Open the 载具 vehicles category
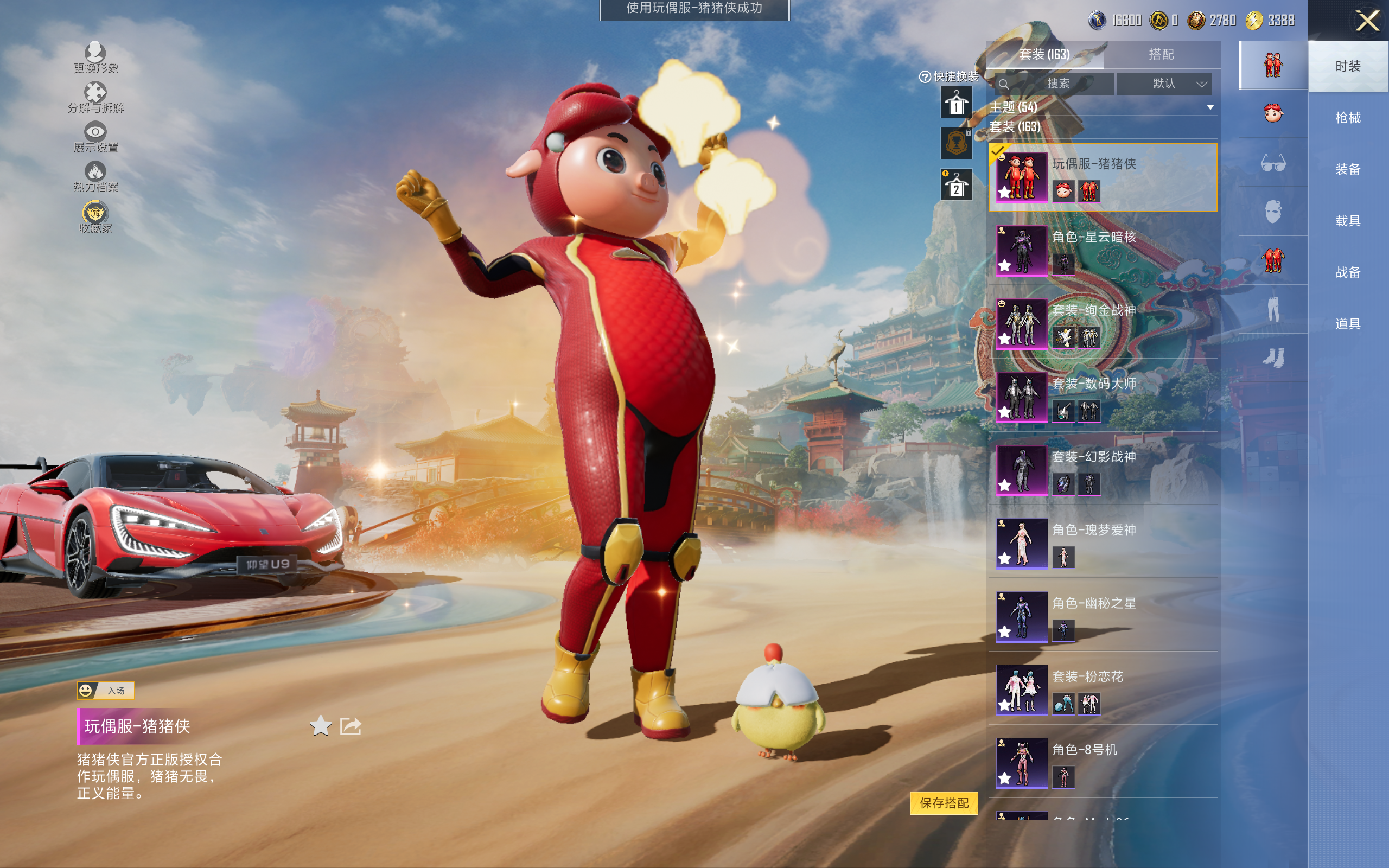 pos(1347,220)
